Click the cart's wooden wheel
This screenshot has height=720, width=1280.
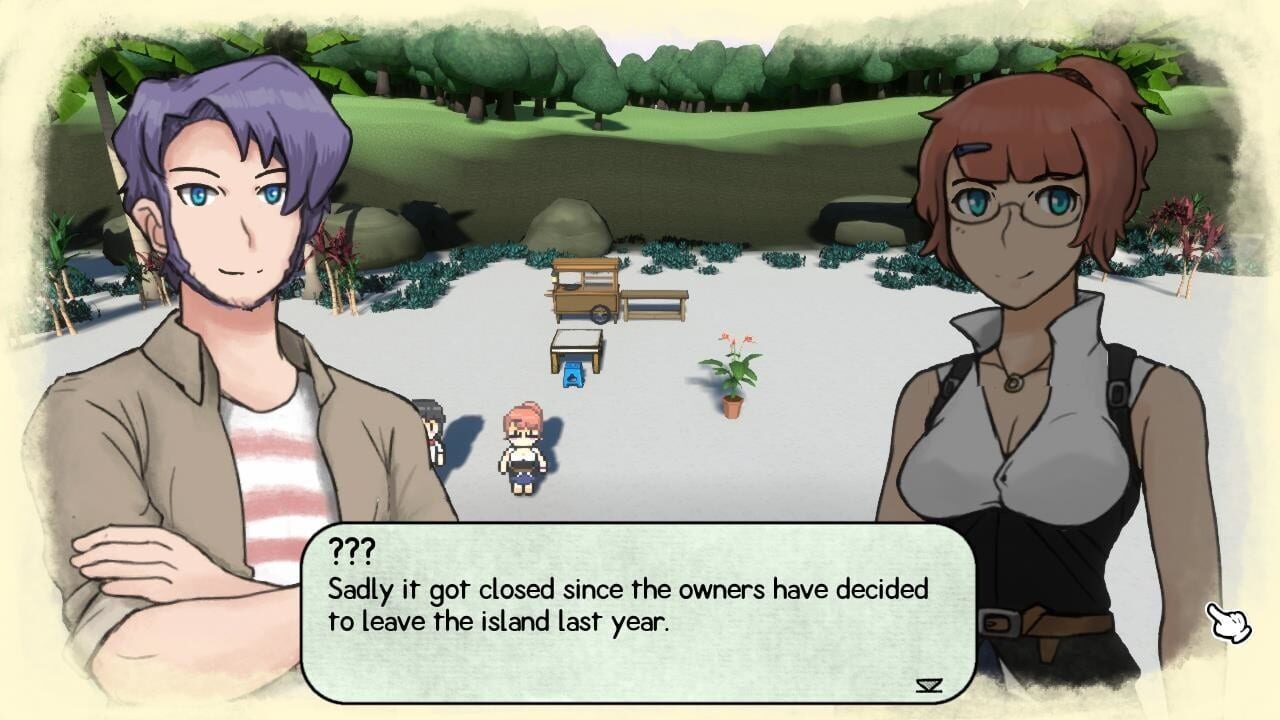tap(603, 313)
